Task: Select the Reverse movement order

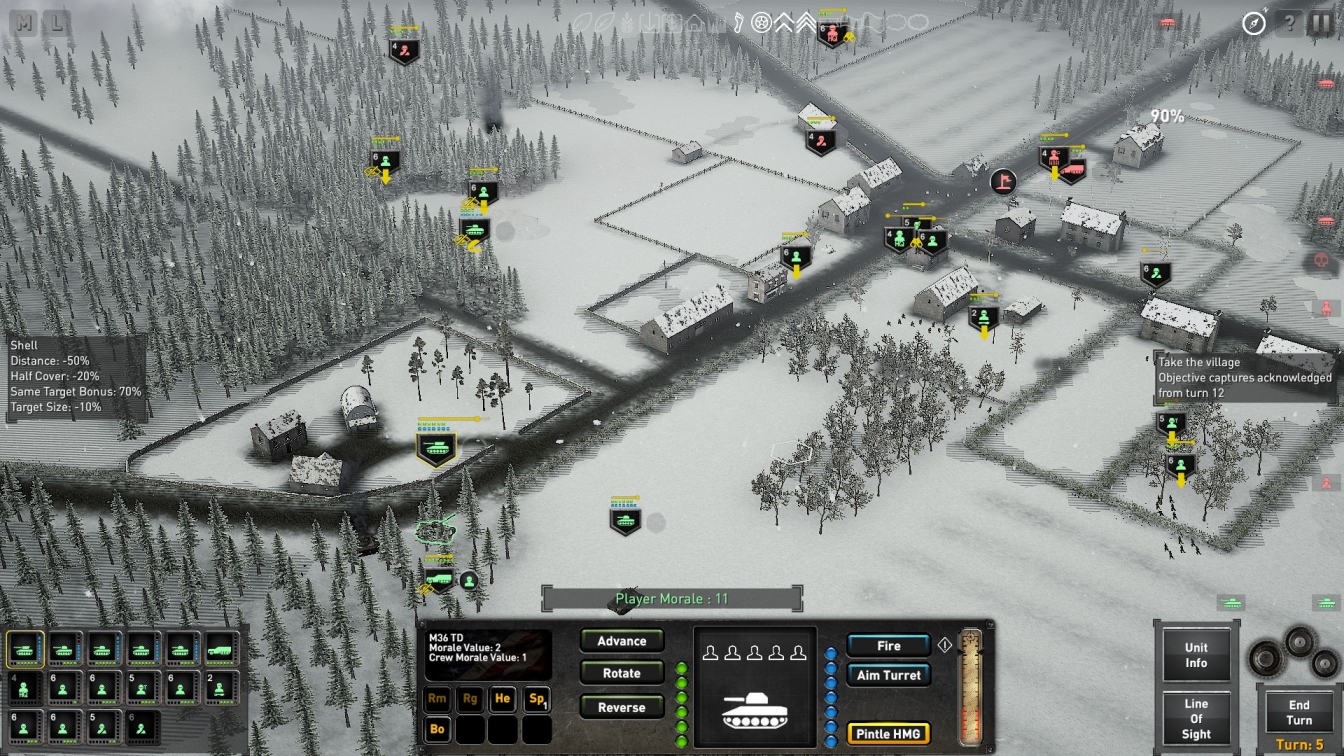Action: [621, 707]
